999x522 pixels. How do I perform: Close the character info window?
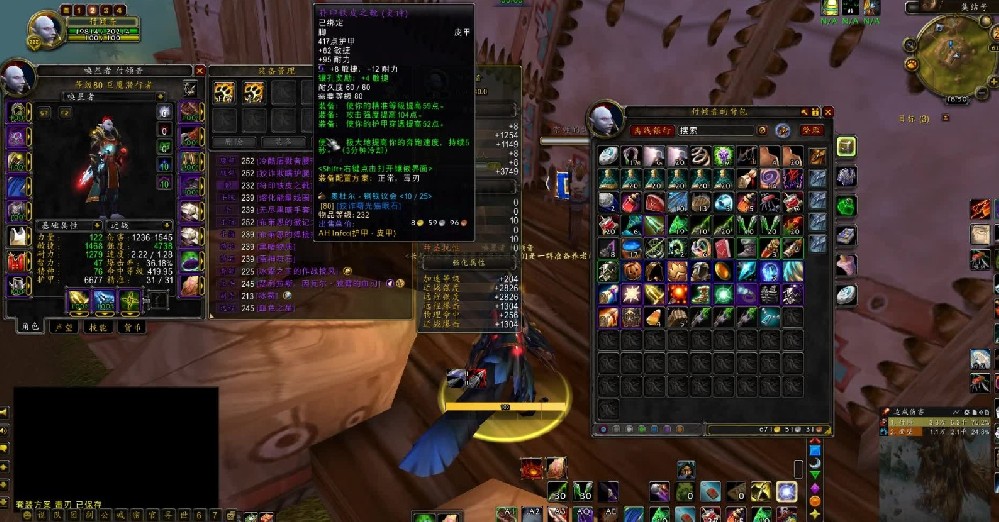[200, 71]
